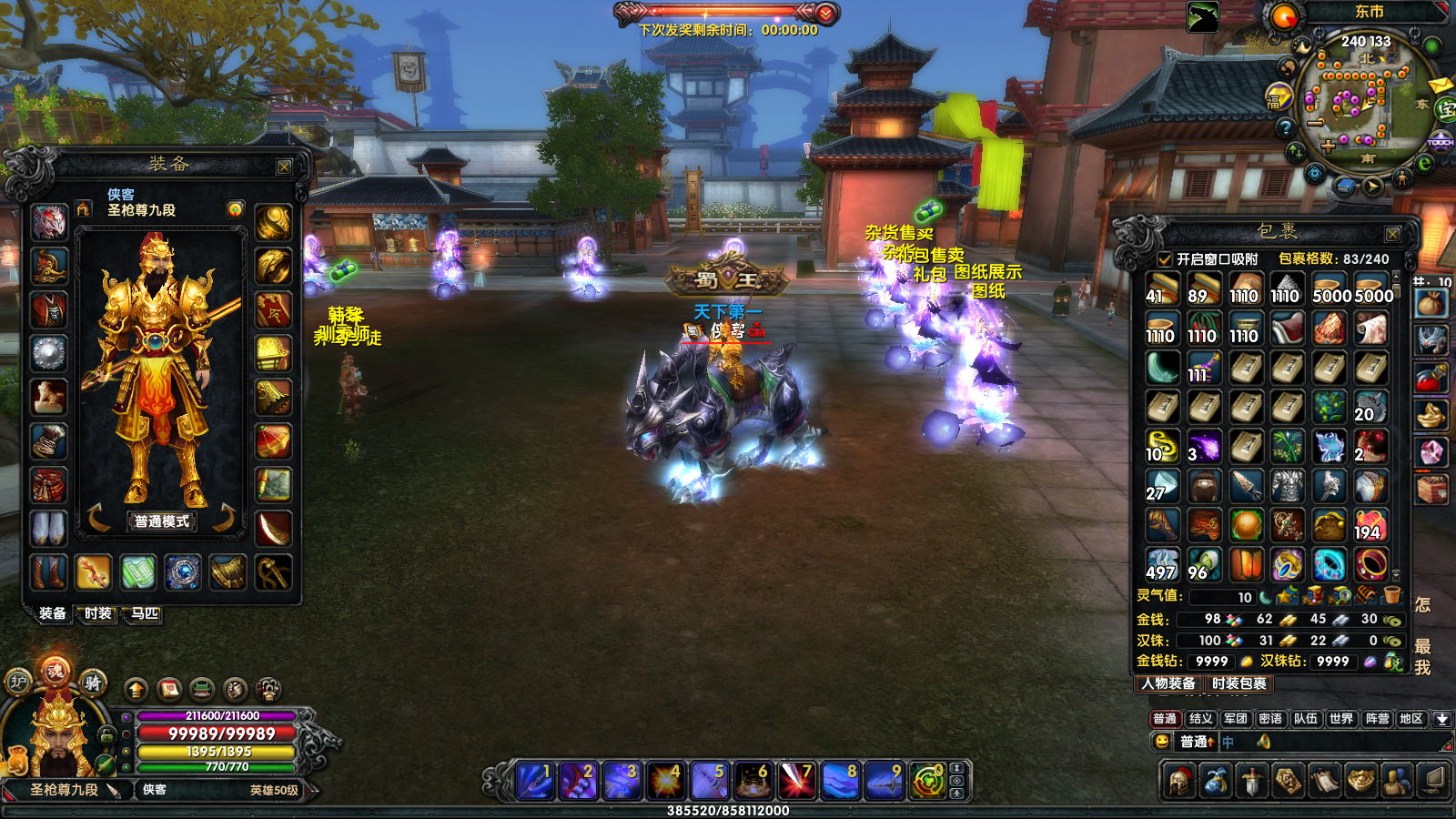Toggle the 开启窗口吸附 checkbox
Screen dimensions: 1456x819
[x=1164, y=259]
